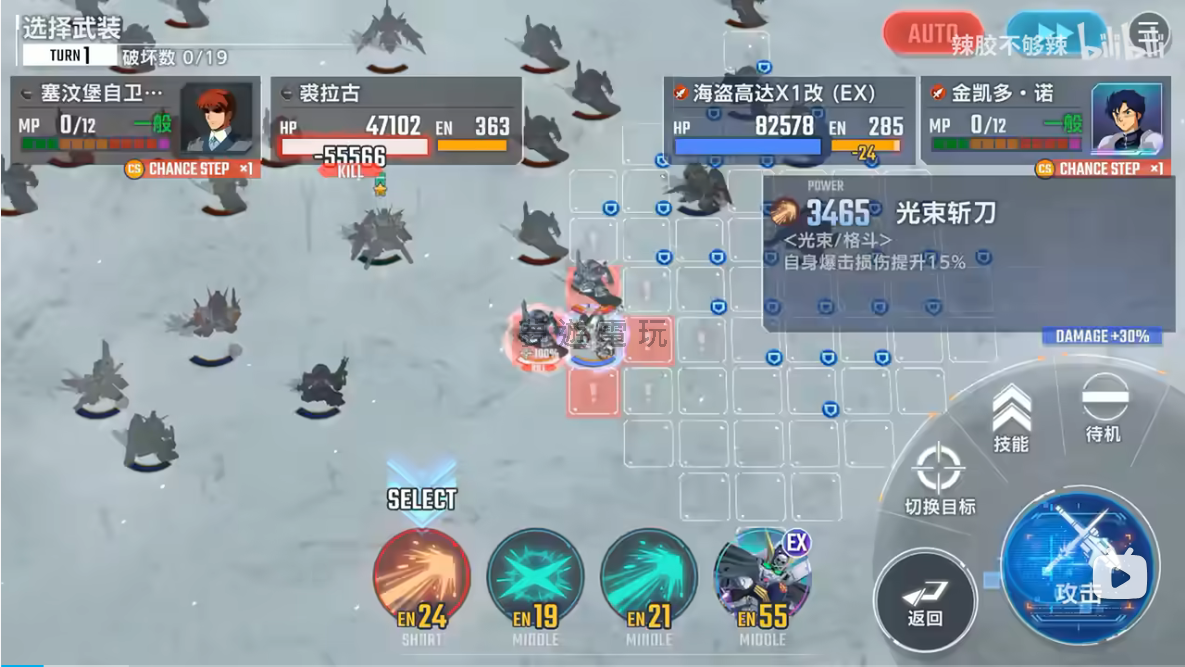Go back with the 返回 button
The width and height of the screenshot is (1185, 667).
pyautogui.click(x=925, y=602)
